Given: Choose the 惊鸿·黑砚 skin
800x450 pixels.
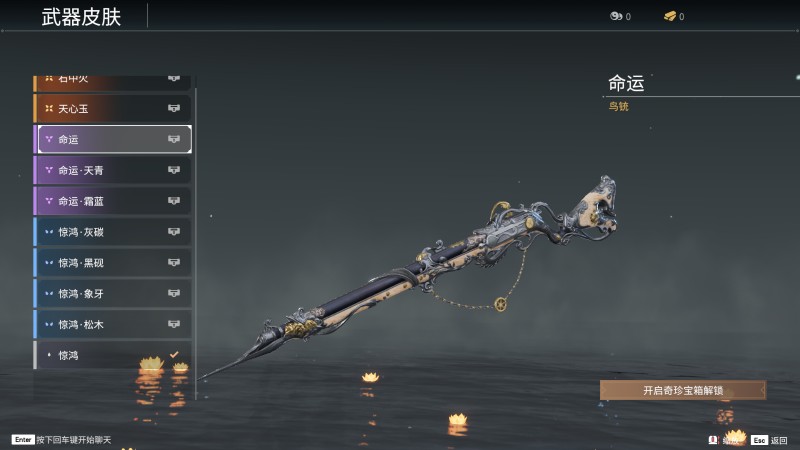Looking at the screenshot, I should point(112,263).
